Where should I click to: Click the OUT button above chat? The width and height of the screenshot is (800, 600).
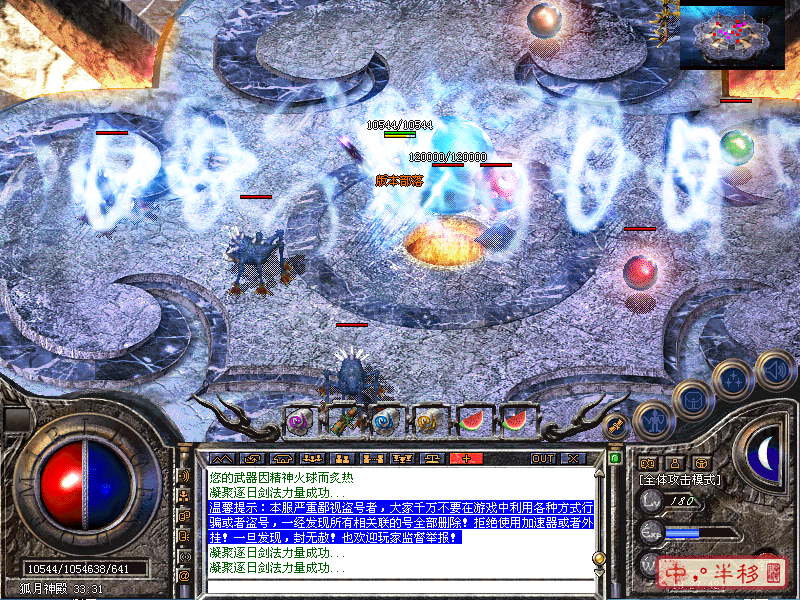(543, 458)
